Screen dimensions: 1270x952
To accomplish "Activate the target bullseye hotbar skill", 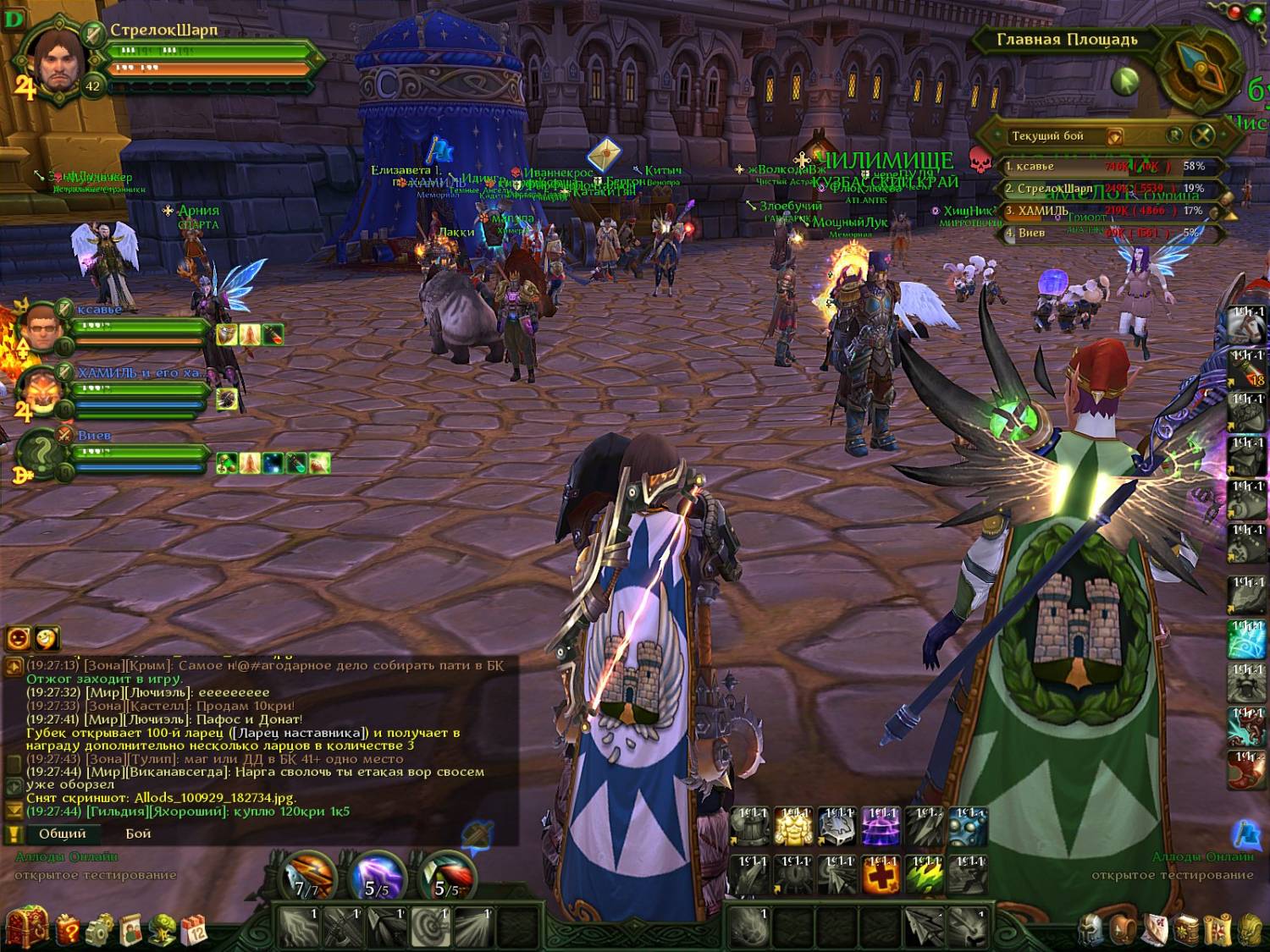I will pos(431,927).
